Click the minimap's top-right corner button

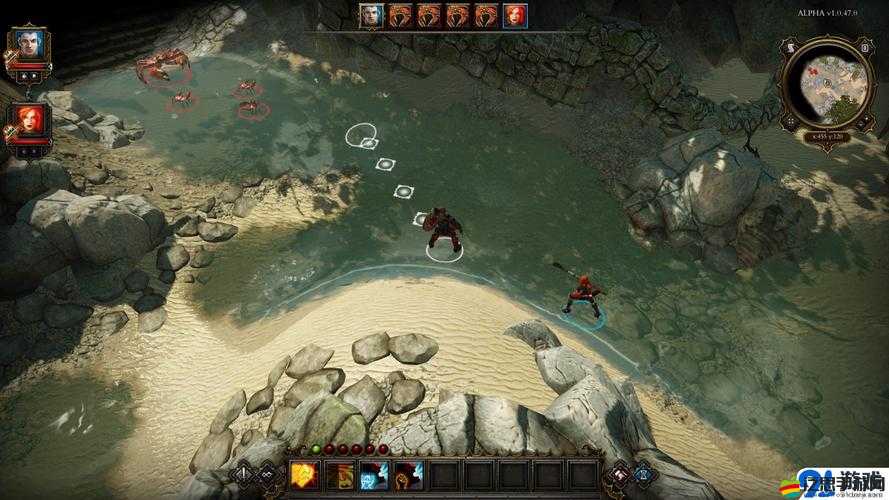tap(863, 47)
